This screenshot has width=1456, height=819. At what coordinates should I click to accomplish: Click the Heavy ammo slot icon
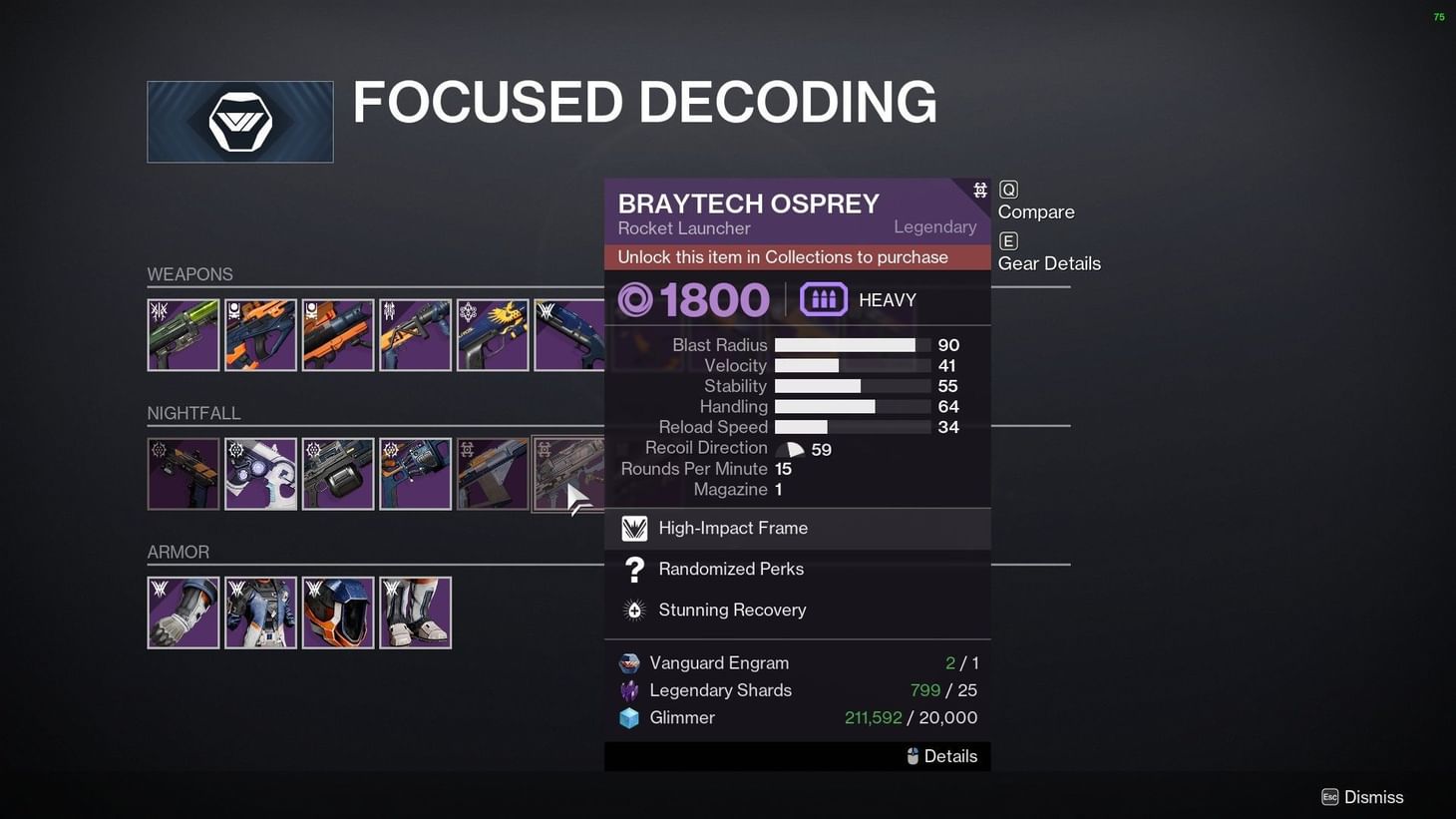(823, 299)
